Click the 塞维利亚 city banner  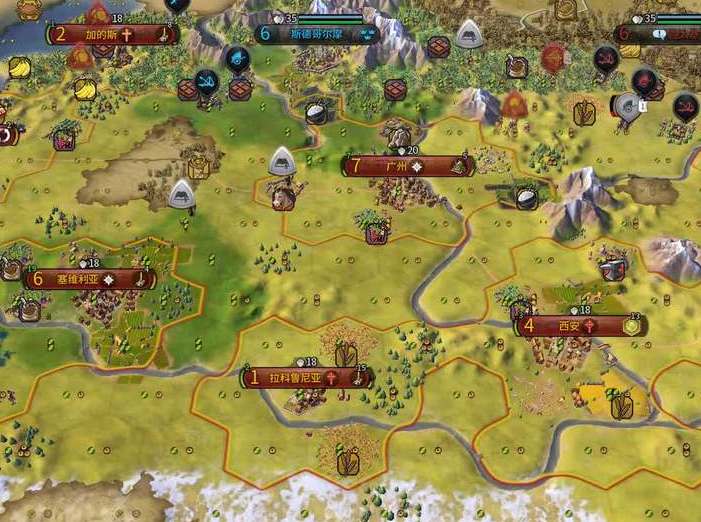(88, 279)
